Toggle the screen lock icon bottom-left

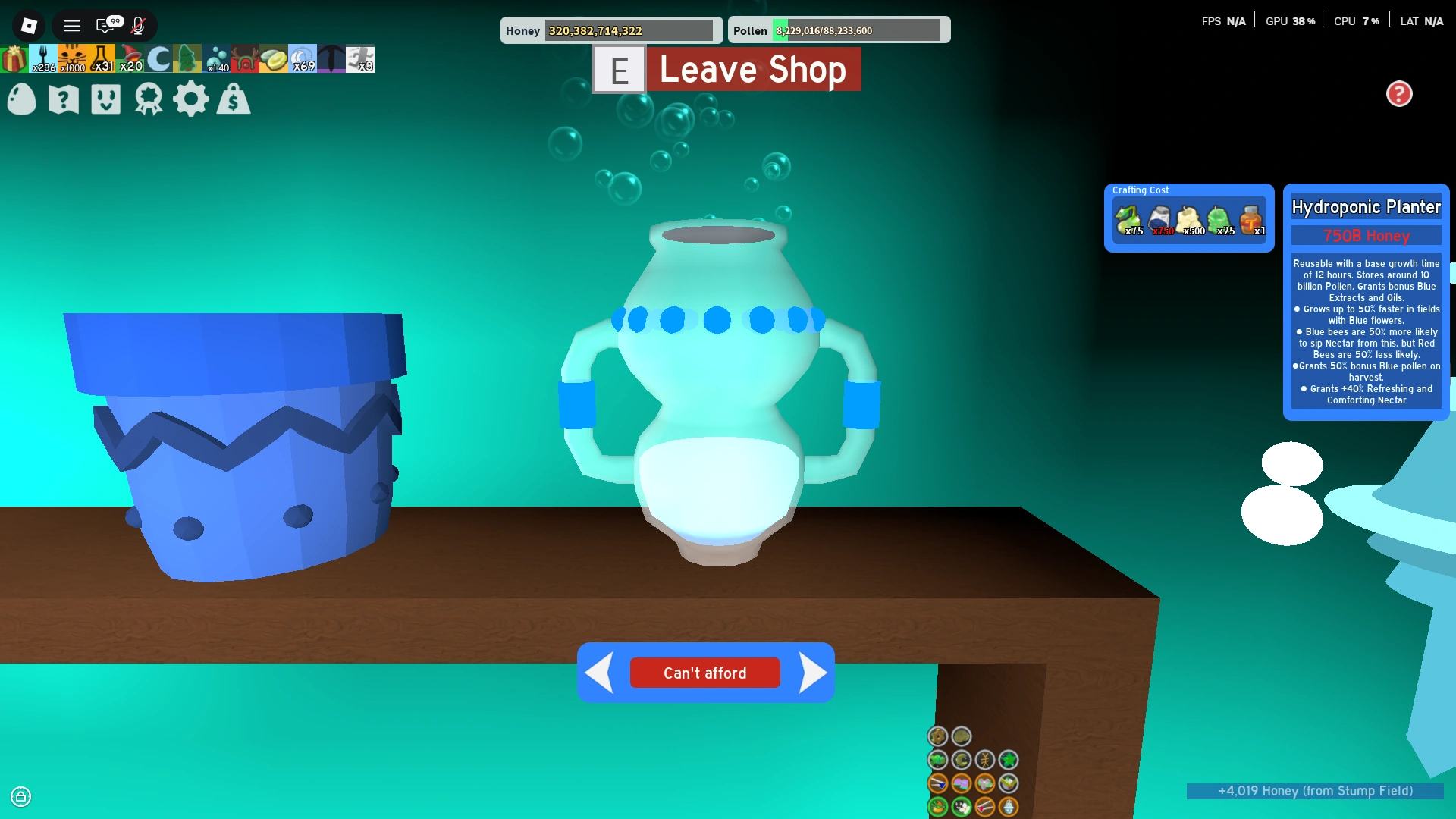pyautogui.click(x=22, y=797)
